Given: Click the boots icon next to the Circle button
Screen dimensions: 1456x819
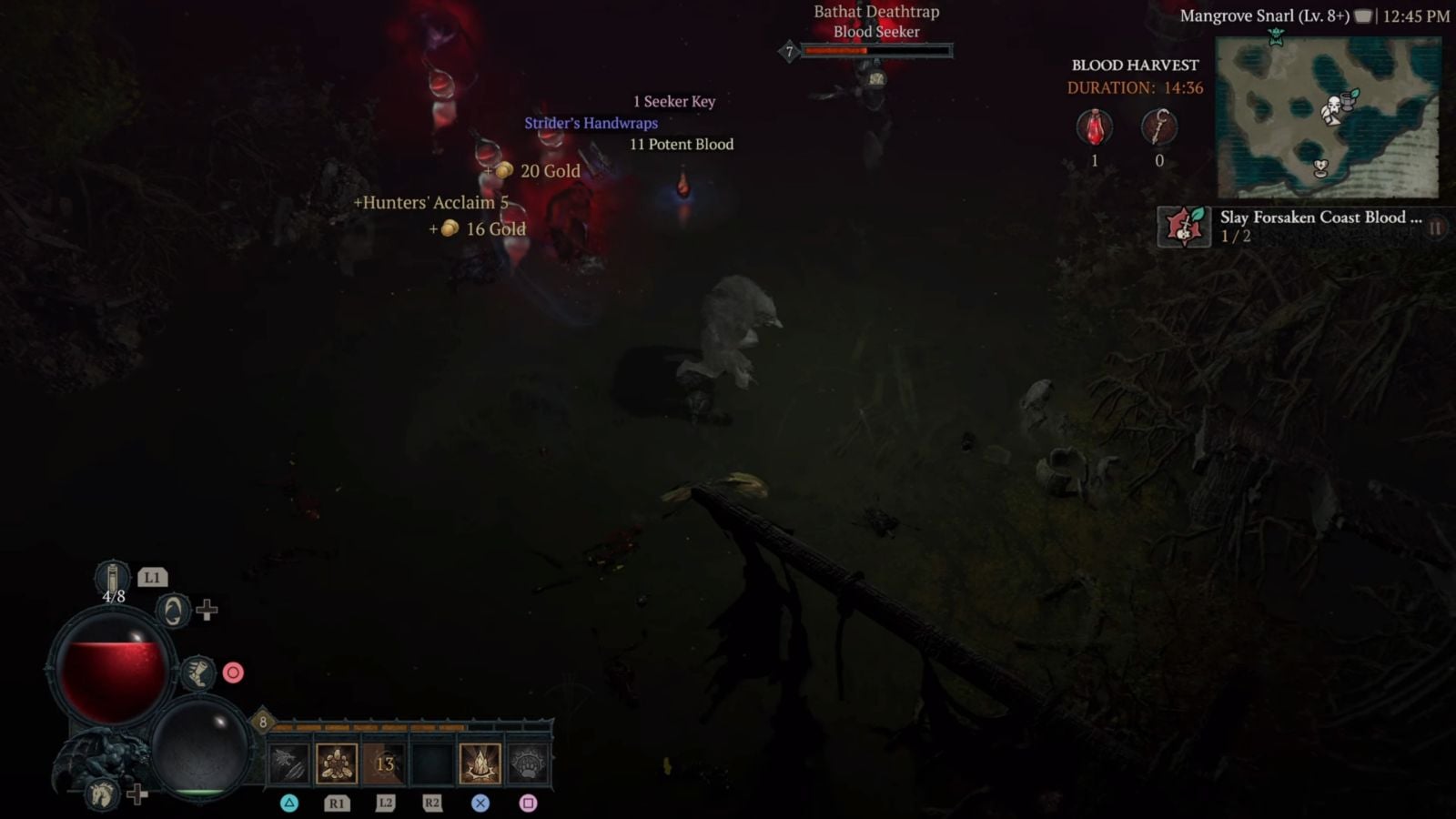Looking at the screenshot, I should [x=198, y=673].
